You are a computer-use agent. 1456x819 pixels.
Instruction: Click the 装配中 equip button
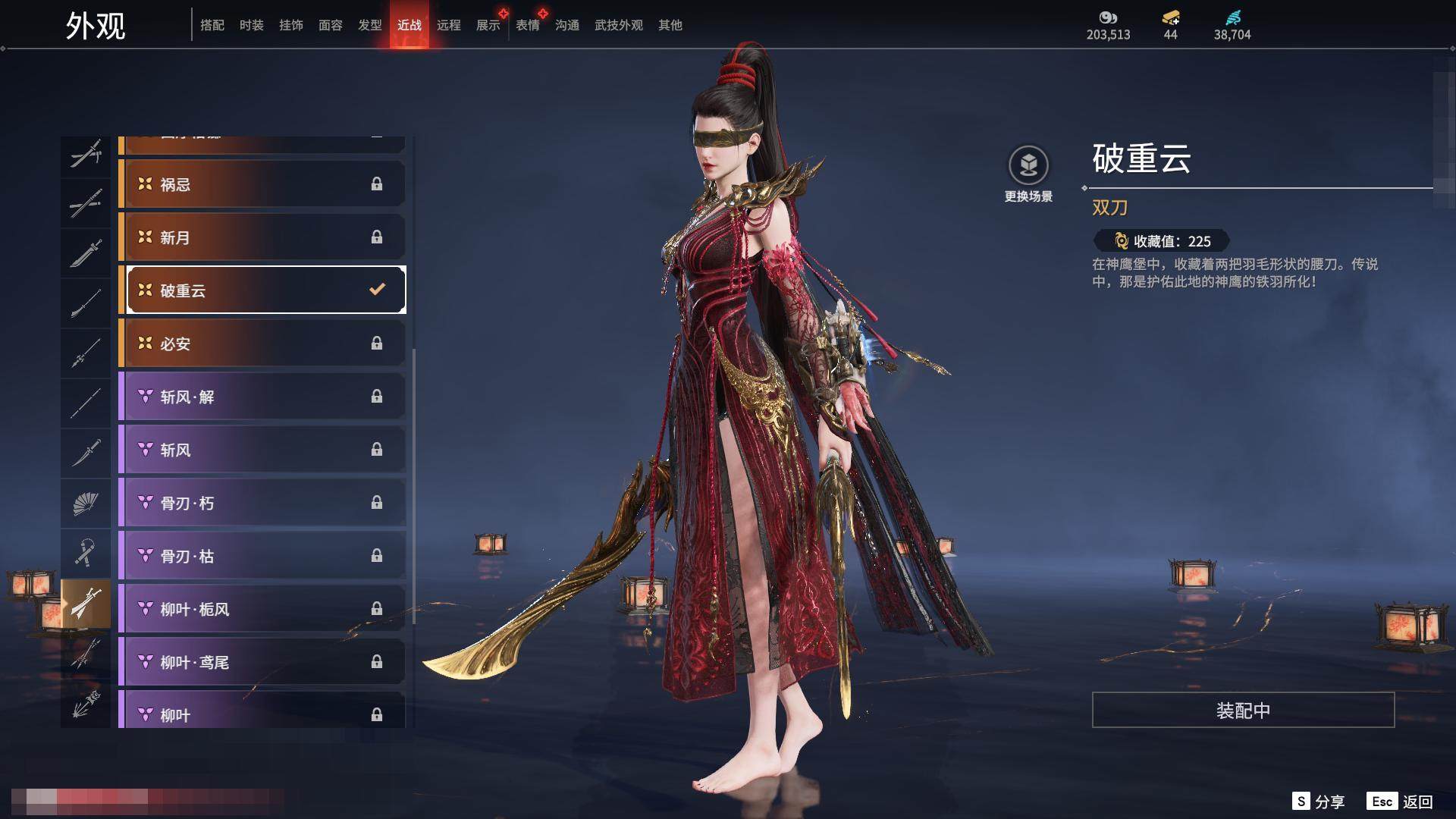click(1243, 710)
